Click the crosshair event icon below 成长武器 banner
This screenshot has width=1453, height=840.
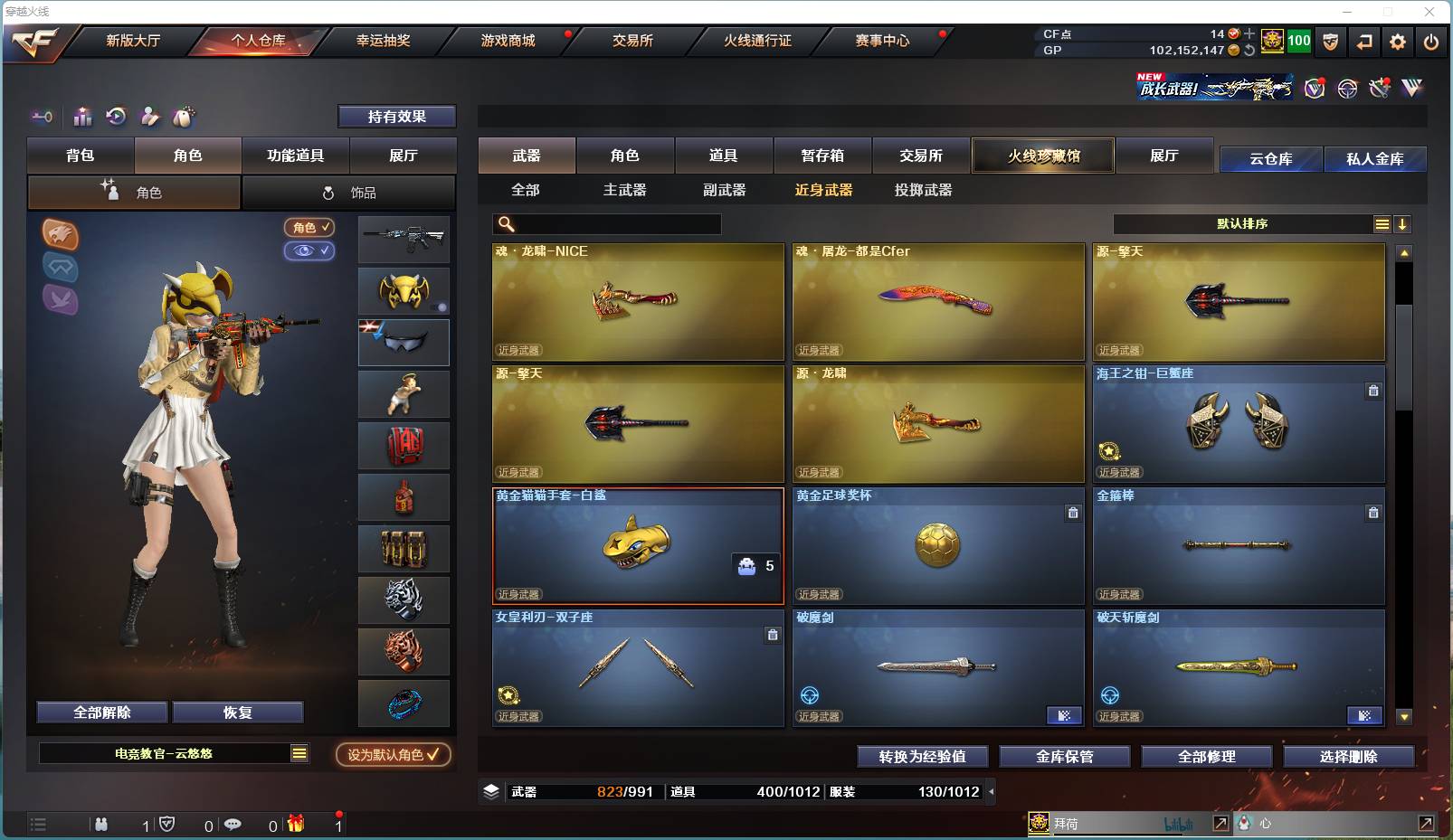tap(1347, 88)
